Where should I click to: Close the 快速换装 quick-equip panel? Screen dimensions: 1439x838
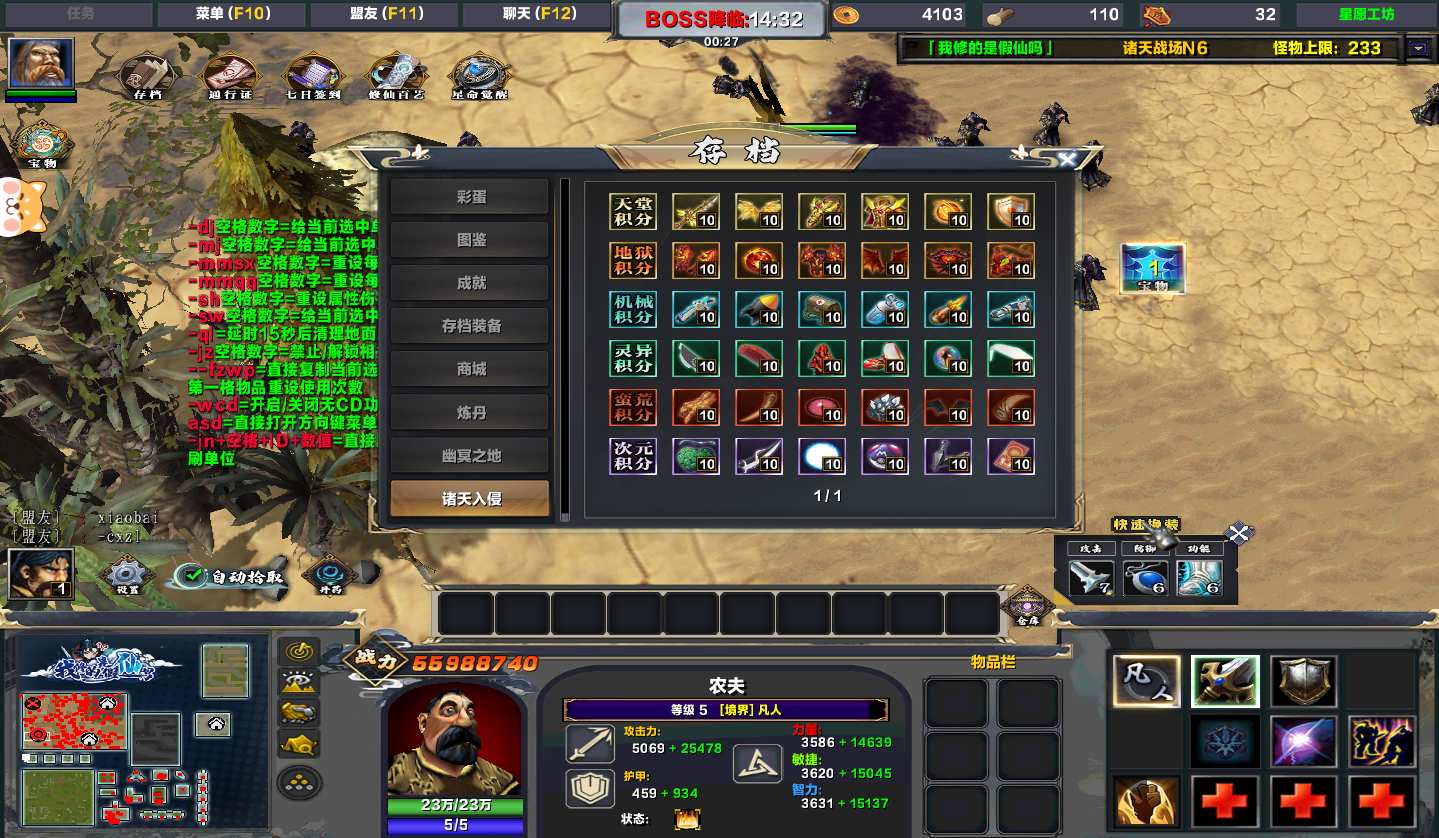click(x=1239, y=533)
